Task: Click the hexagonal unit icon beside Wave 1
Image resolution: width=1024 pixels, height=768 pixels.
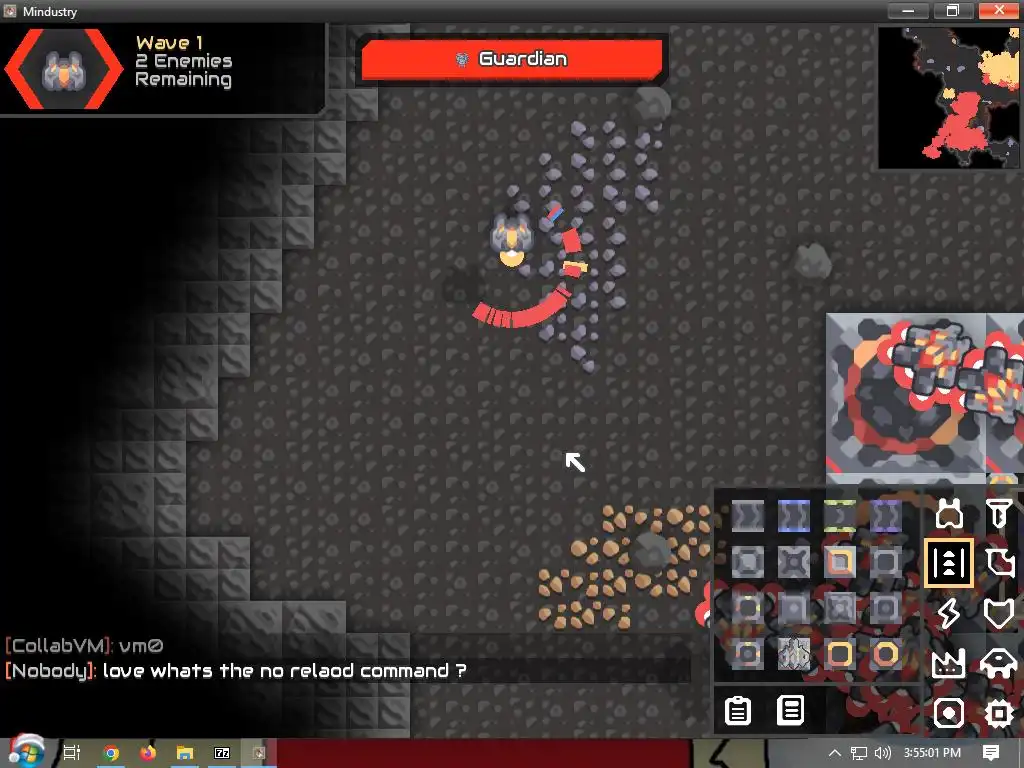Action: click(x=63, y=68)
